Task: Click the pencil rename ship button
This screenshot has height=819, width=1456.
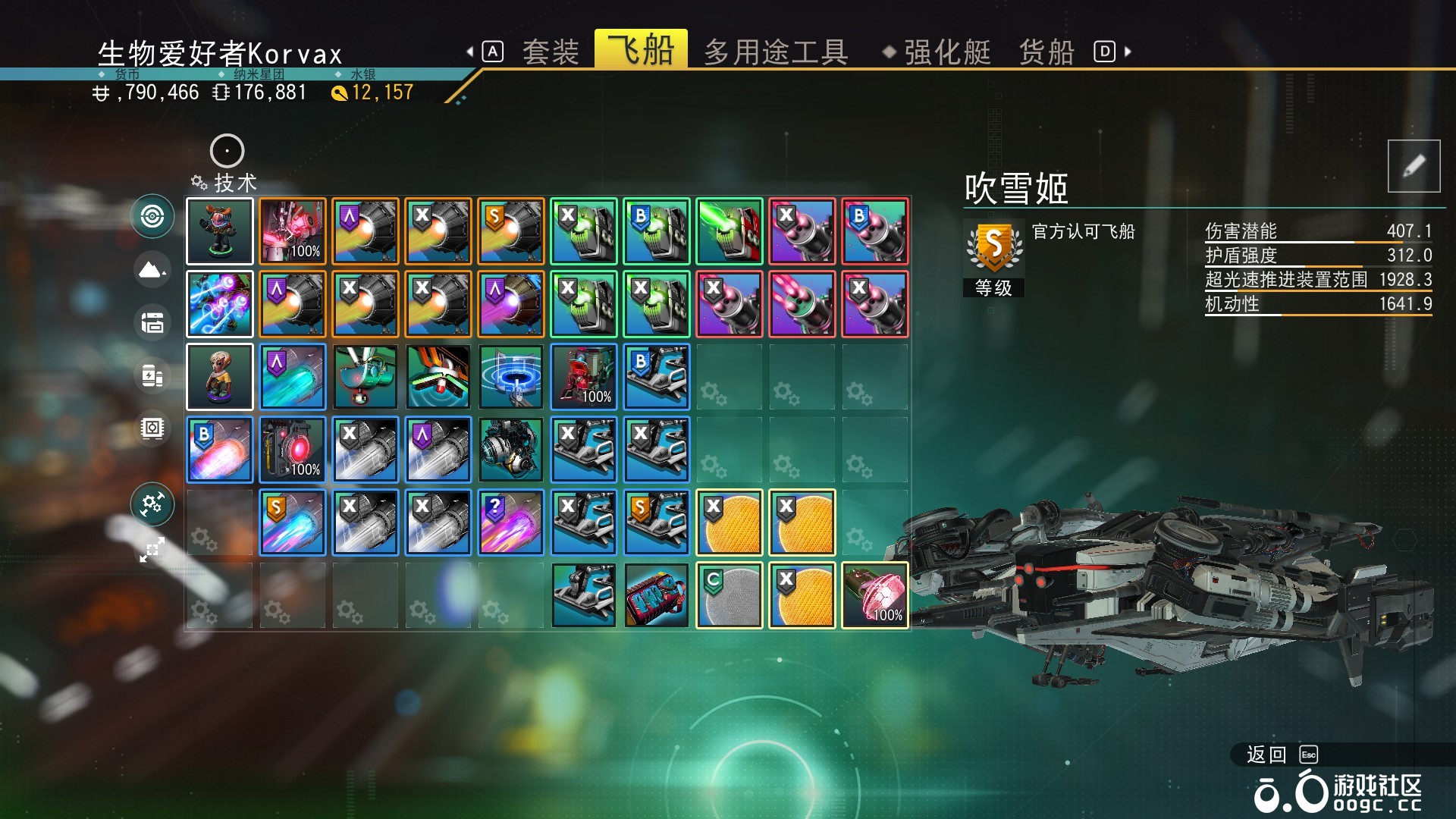Action: point(1414,166)
